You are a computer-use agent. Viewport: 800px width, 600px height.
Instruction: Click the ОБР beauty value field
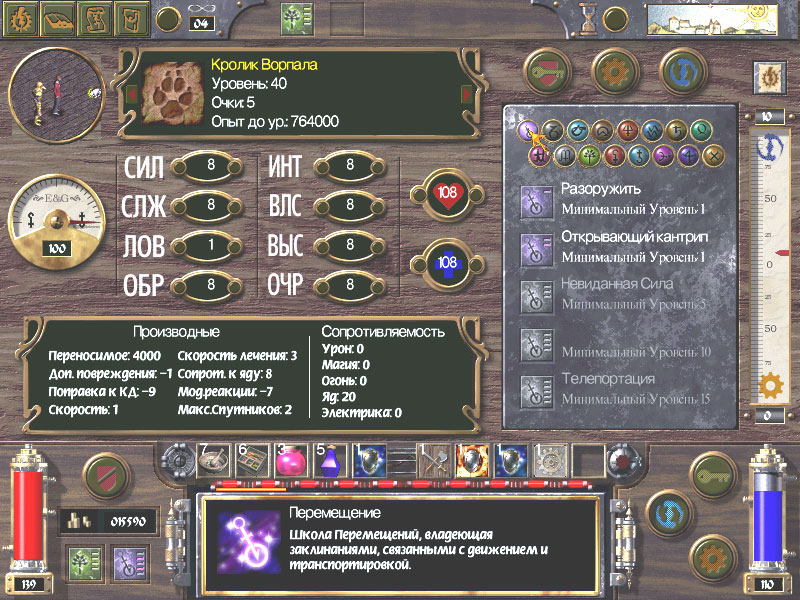point(212,285)
